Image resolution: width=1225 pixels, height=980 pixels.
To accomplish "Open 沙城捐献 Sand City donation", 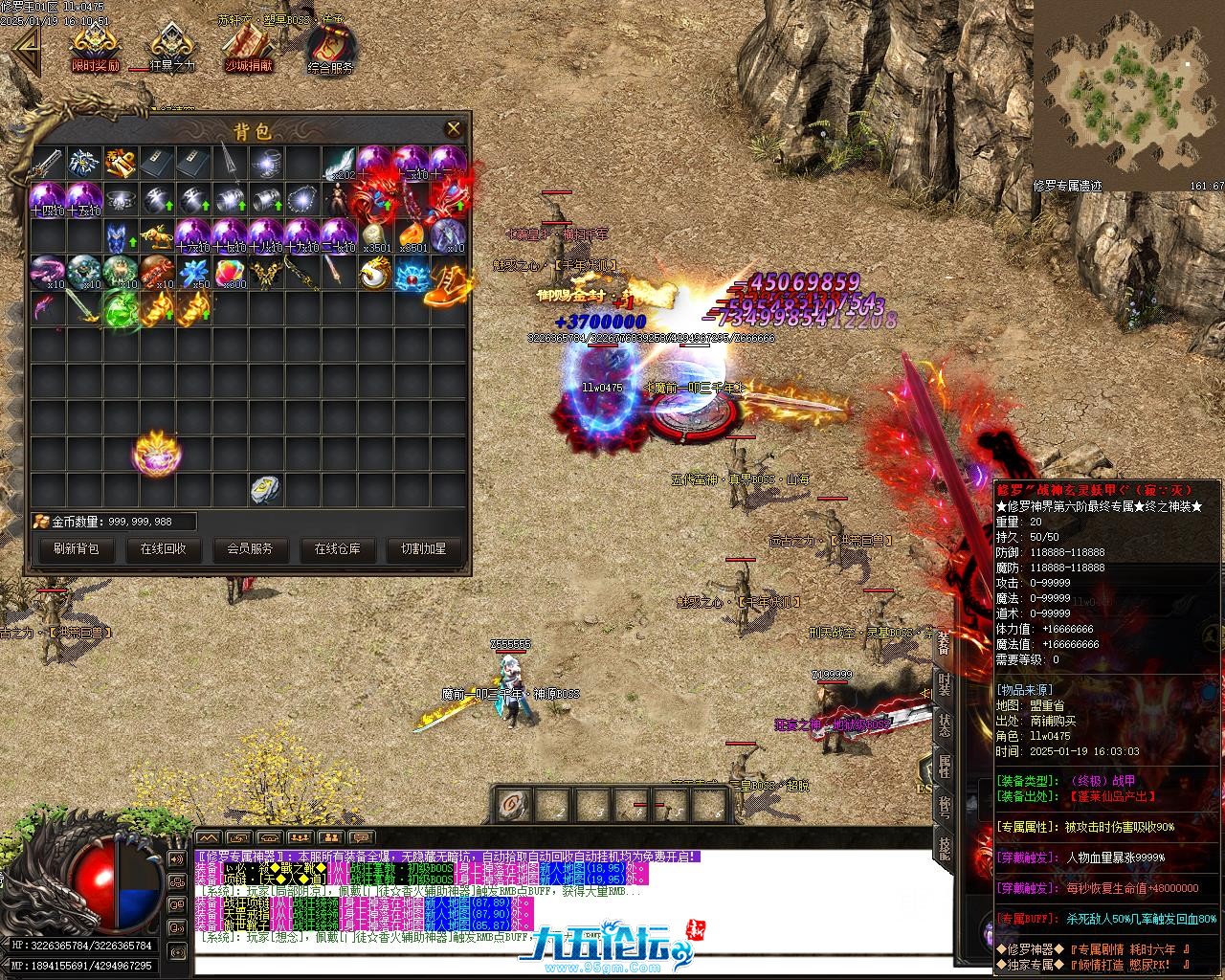I will (249, 46).
